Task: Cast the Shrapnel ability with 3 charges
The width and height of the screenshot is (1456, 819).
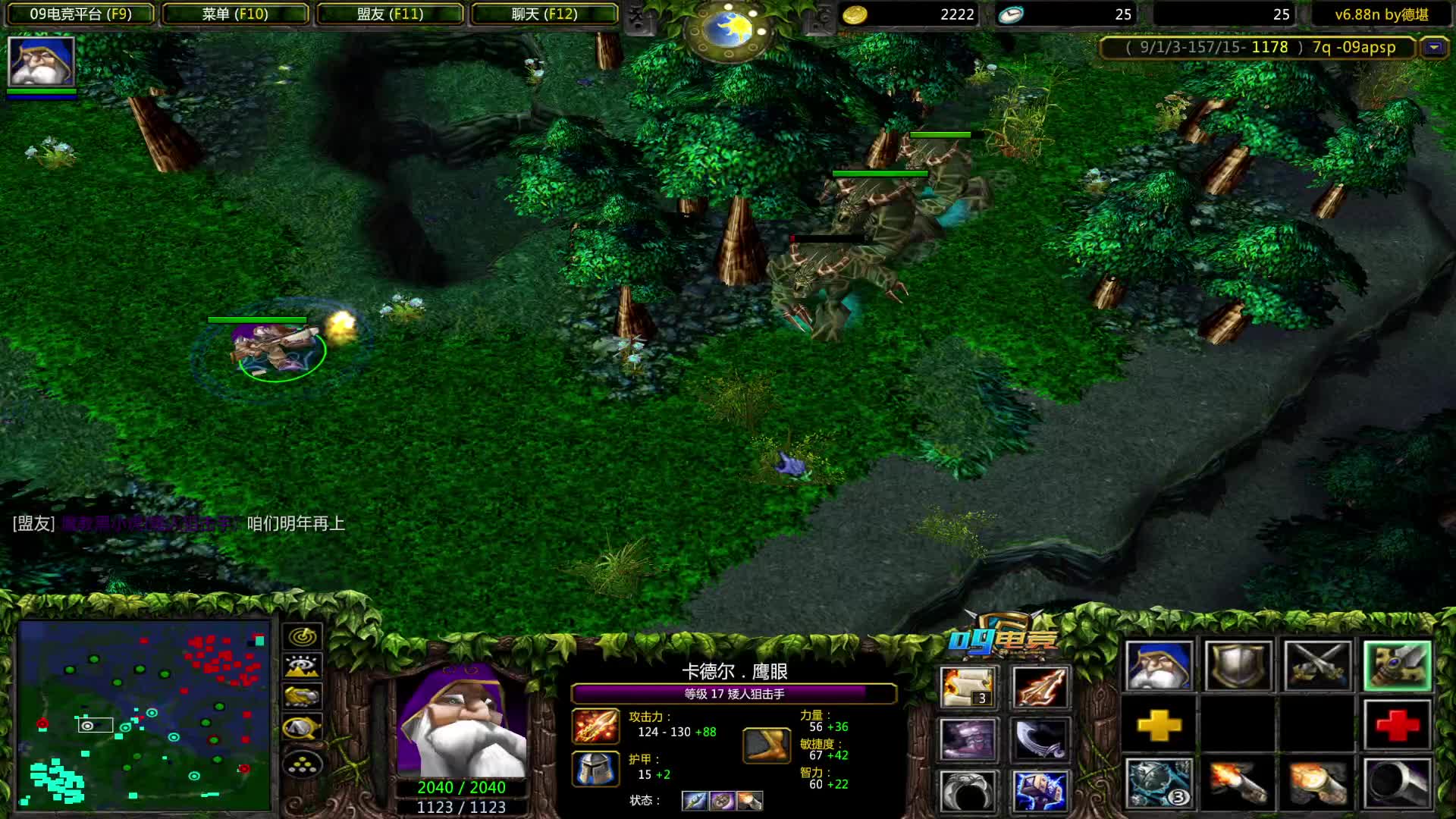Action: pos(1159,783)
